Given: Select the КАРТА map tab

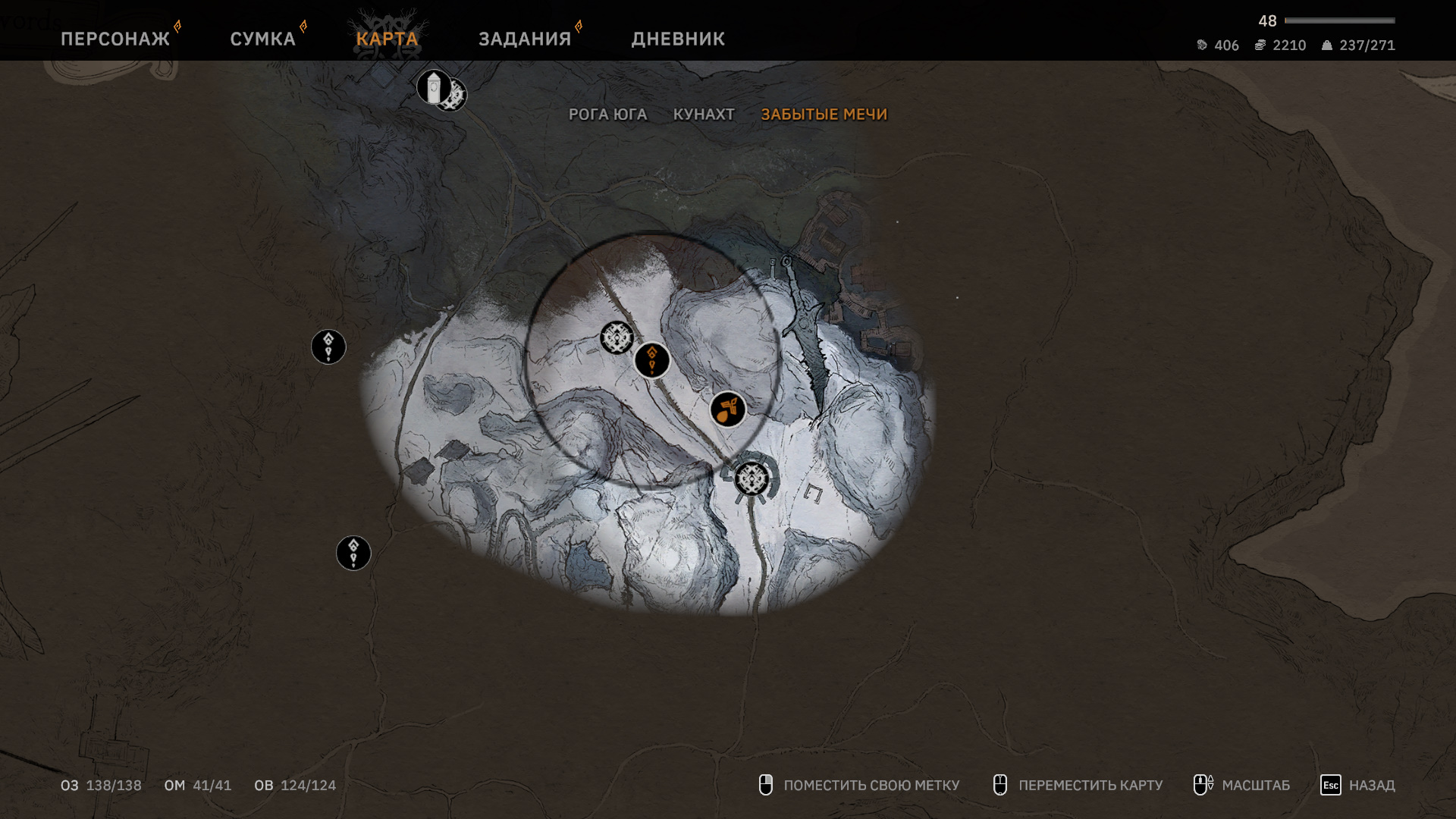Looking at the screenshot, I should tap(387, 39).
